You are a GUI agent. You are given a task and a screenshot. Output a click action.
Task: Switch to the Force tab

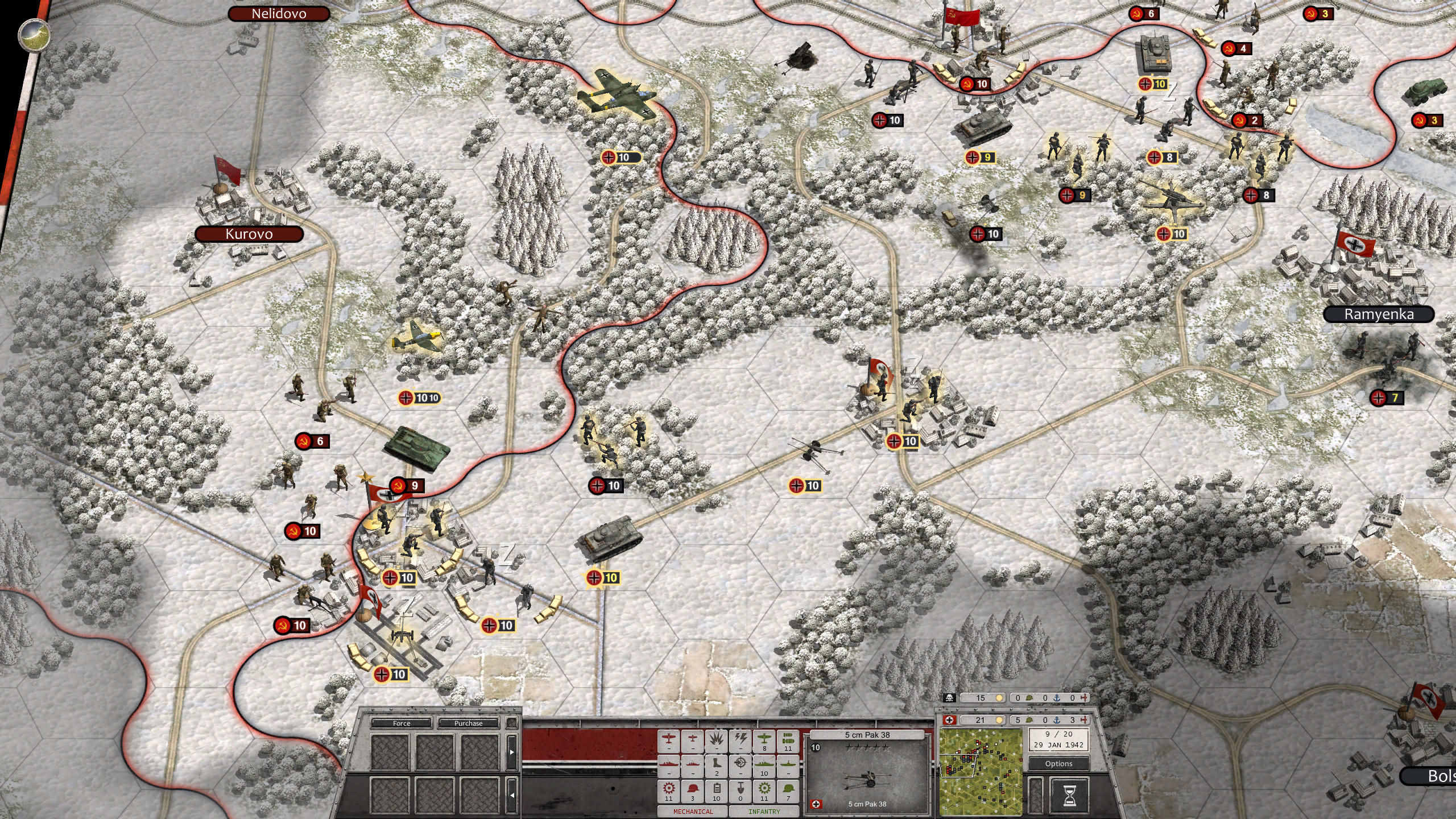point(402,723)
